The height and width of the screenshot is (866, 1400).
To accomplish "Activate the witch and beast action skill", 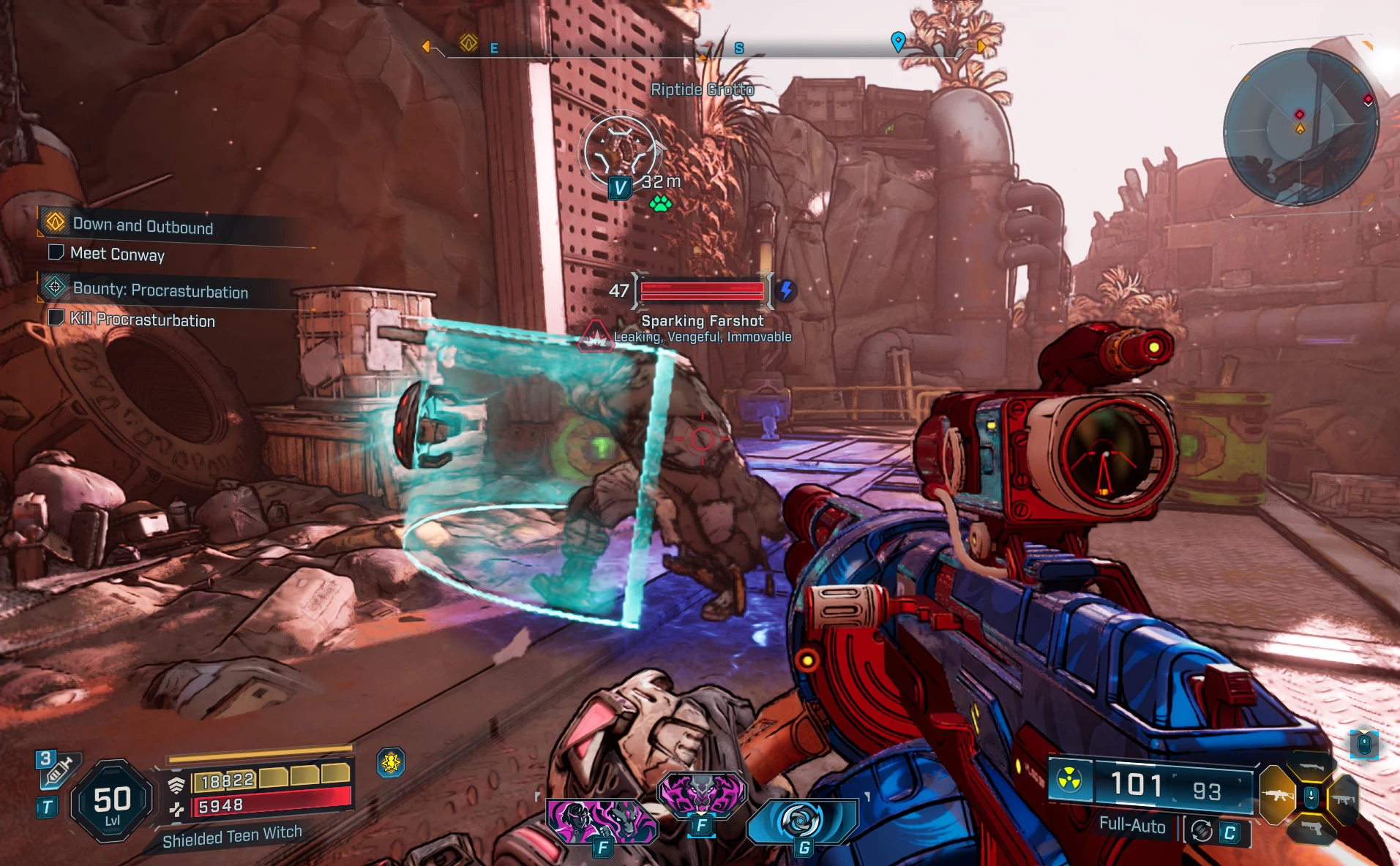I will point(600,820).
